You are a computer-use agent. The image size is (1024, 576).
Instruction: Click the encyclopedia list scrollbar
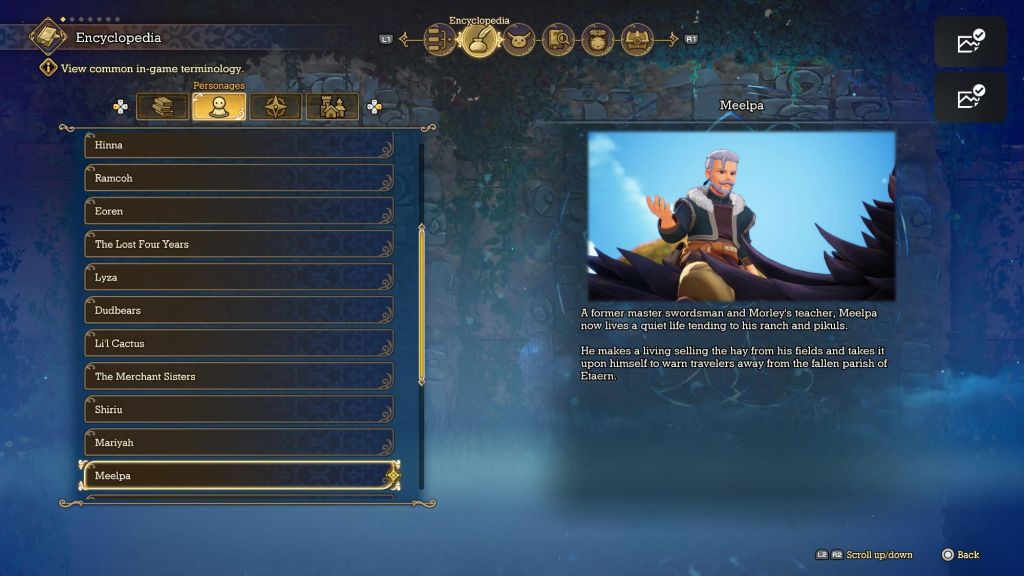(x=421, y=305)
